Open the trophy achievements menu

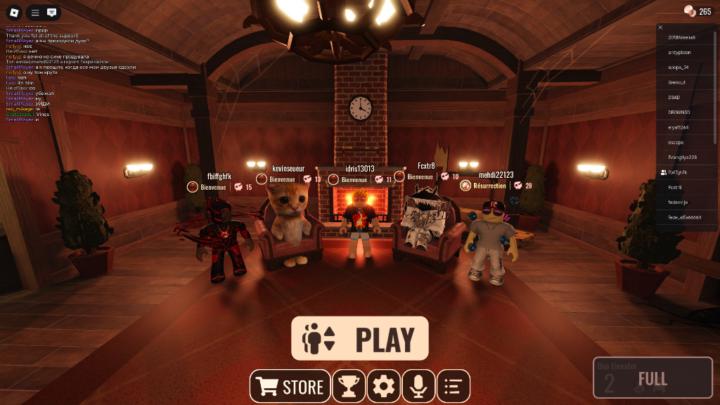pyautogui.click(x=348, y=386)
